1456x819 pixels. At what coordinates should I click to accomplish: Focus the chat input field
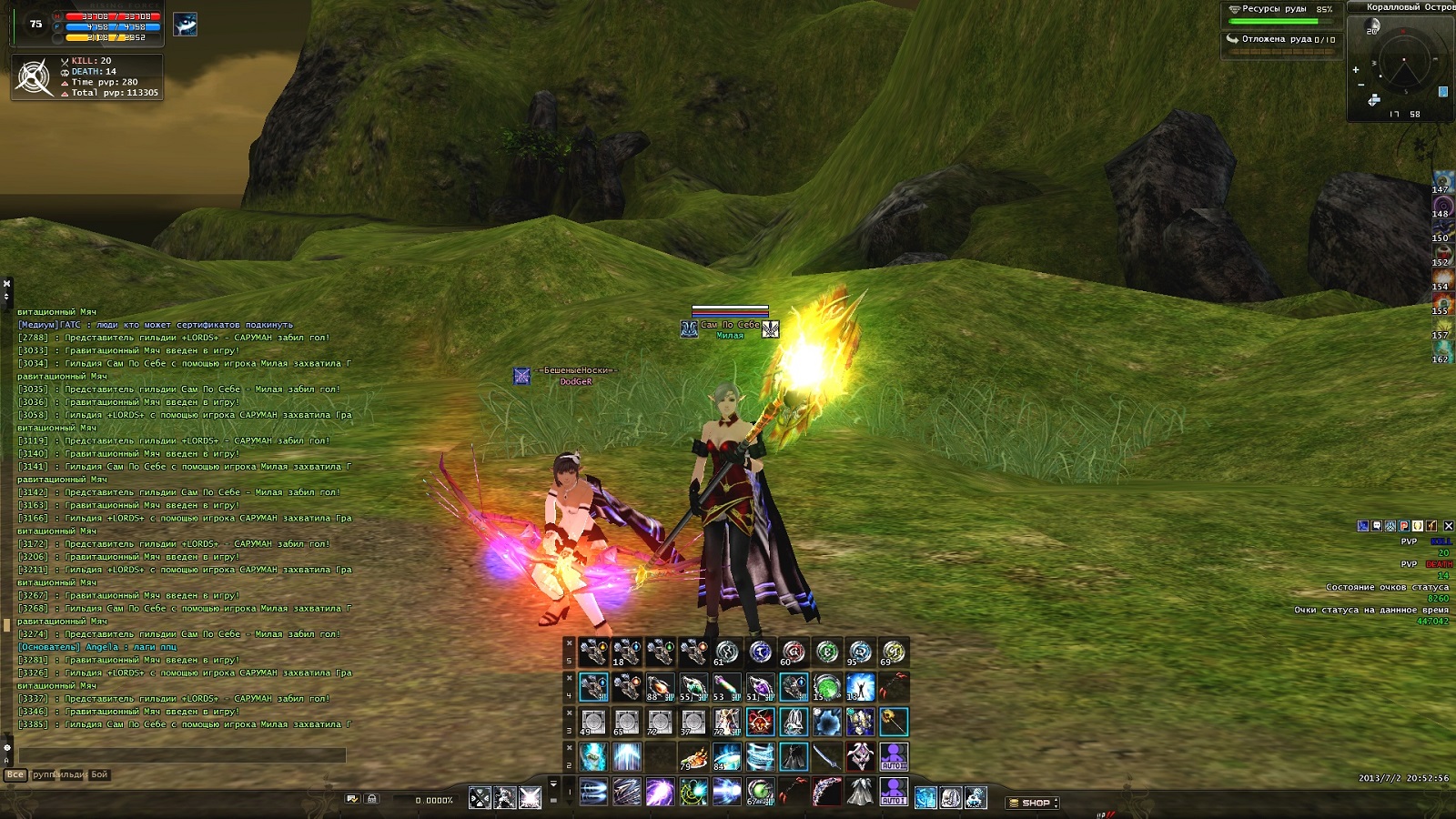[x=182, y=755]
